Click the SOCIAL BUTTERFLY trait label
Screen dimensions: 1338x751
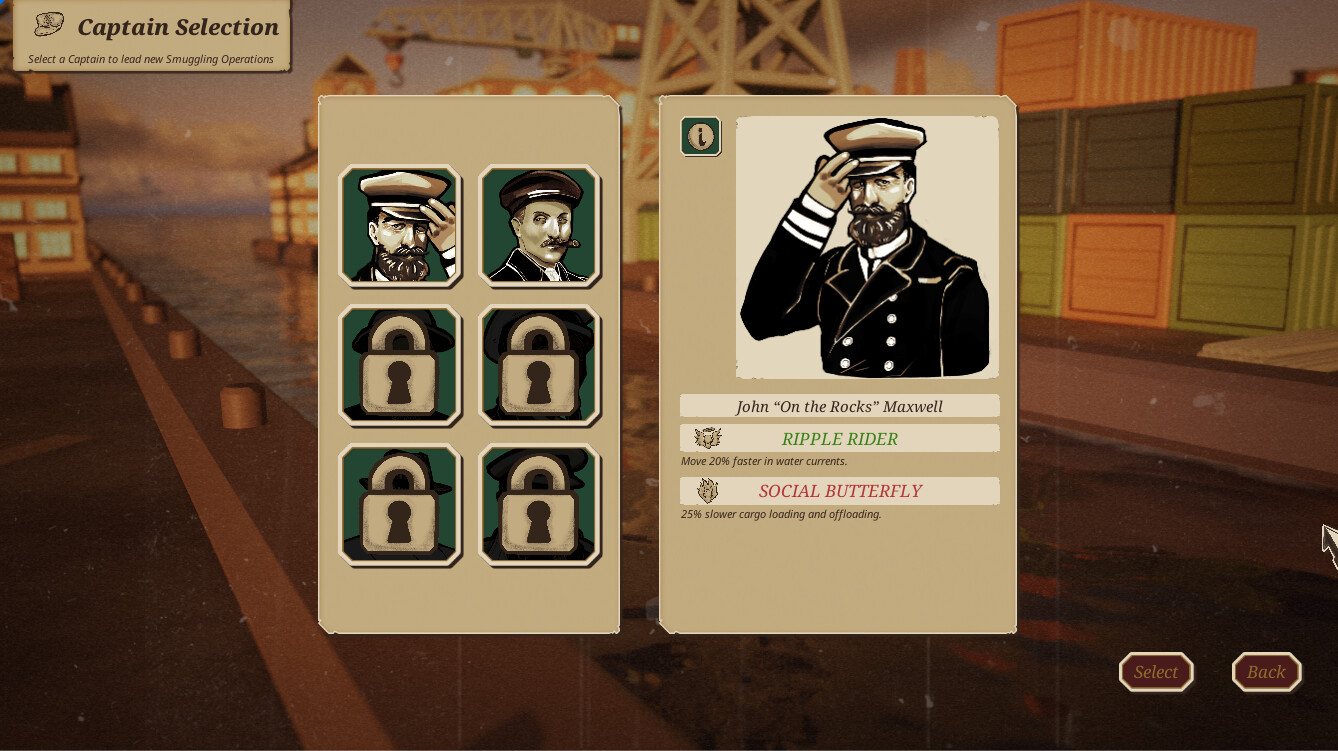(840, 491)
